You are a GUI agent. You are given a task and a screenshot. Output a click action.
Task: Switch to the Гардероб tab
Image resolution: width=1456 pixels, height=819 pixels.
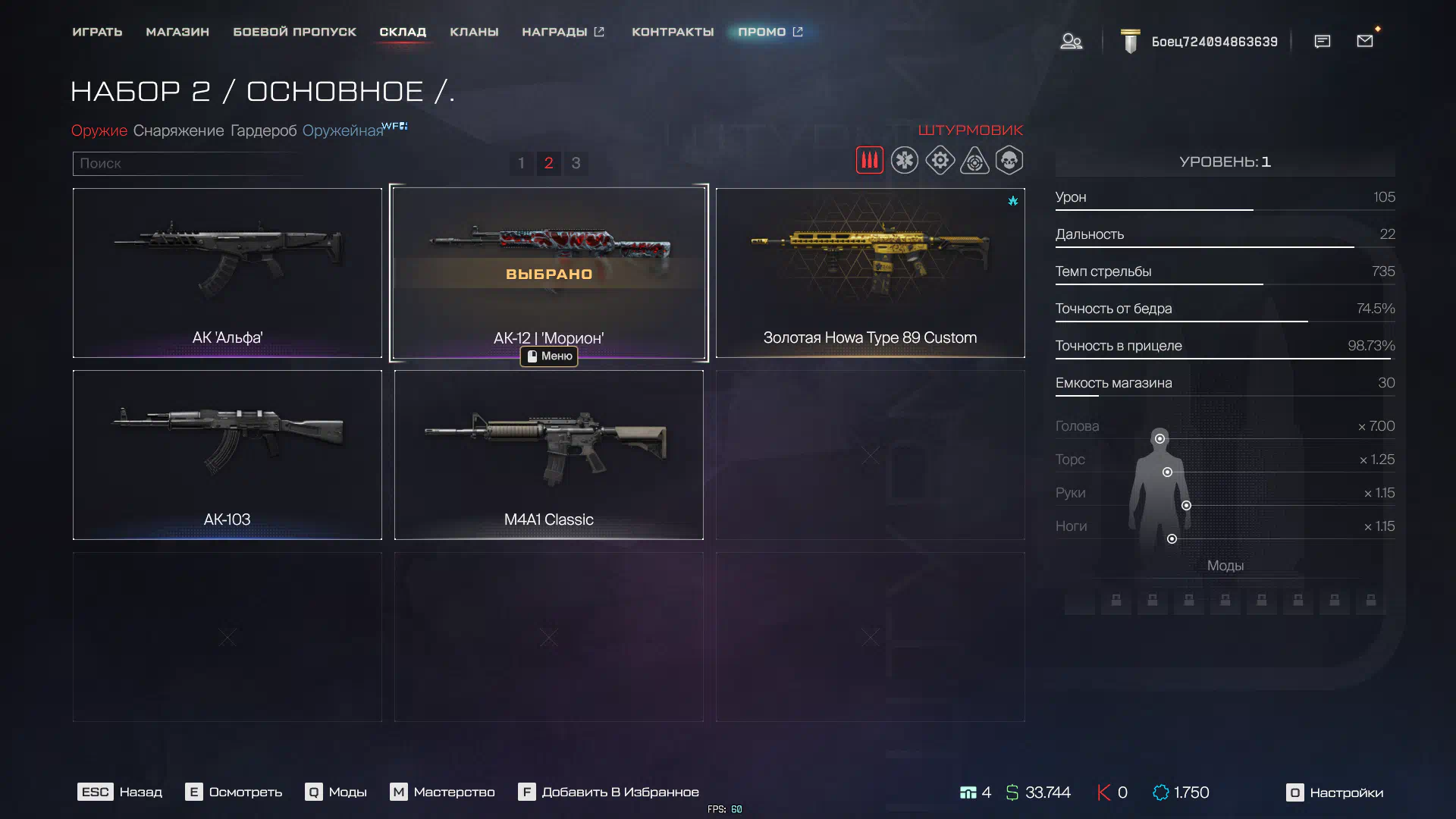coord(263,130)
